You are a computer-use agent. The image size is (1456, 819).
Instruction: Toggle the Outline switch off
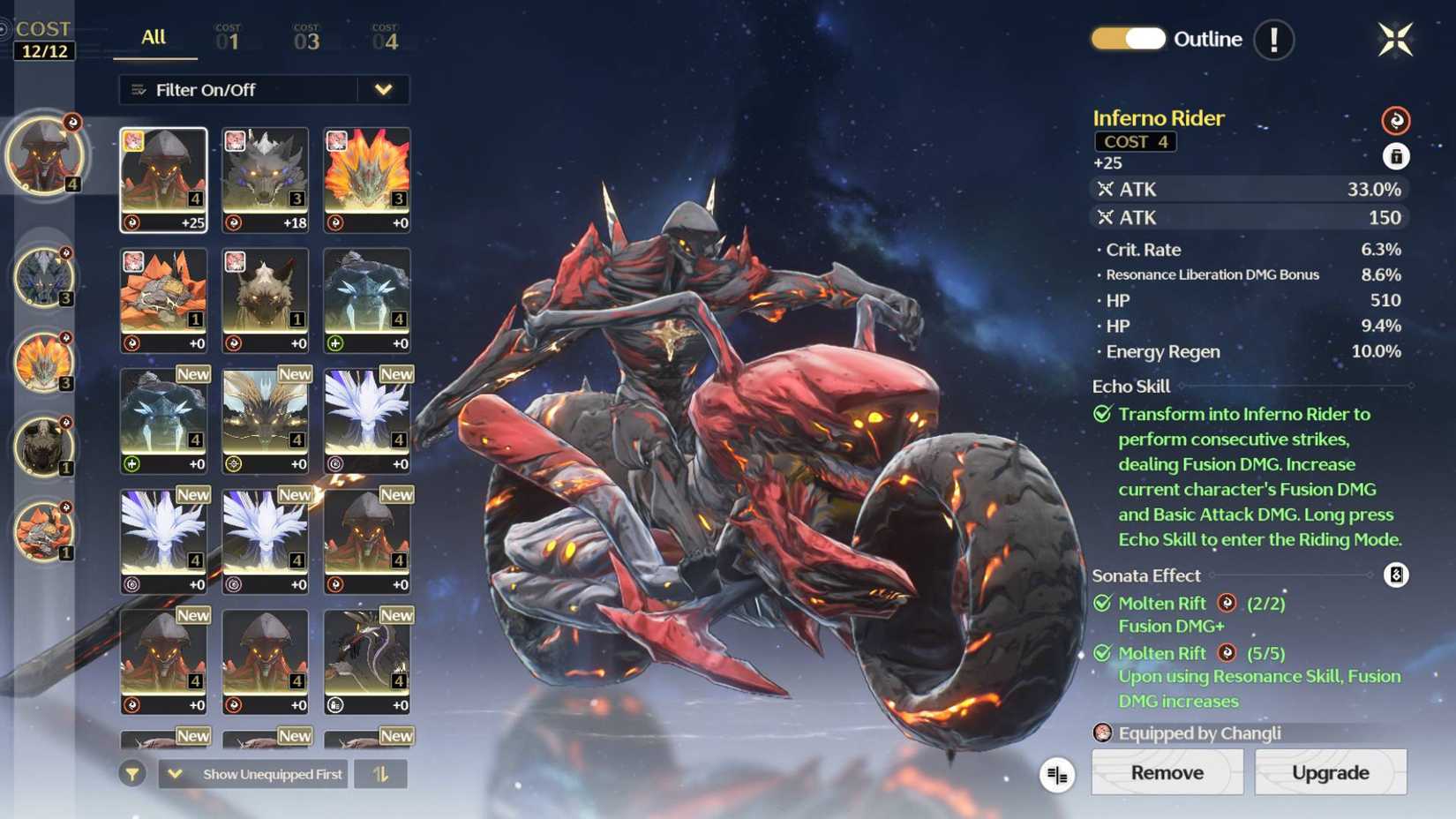click(1128, 39)
